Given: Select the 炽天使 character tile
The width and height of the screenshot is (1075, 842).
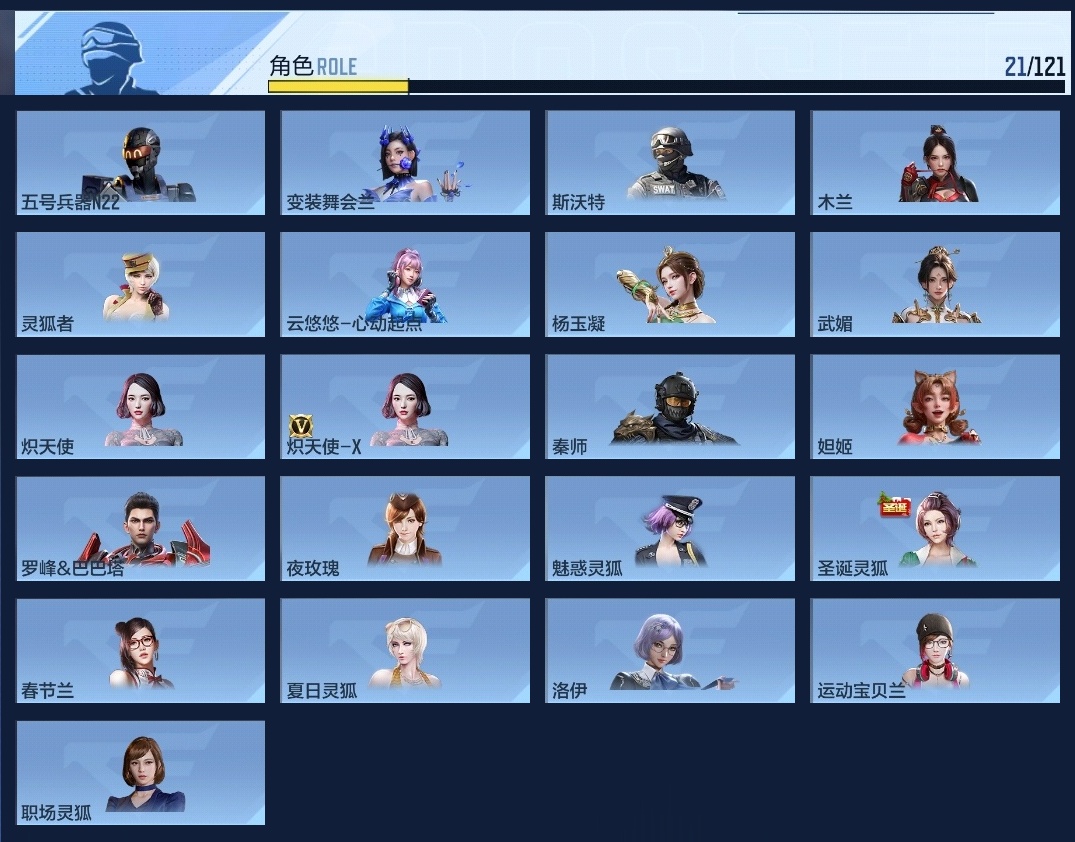Looking at the screenshot, I should [x=141, y=407].
